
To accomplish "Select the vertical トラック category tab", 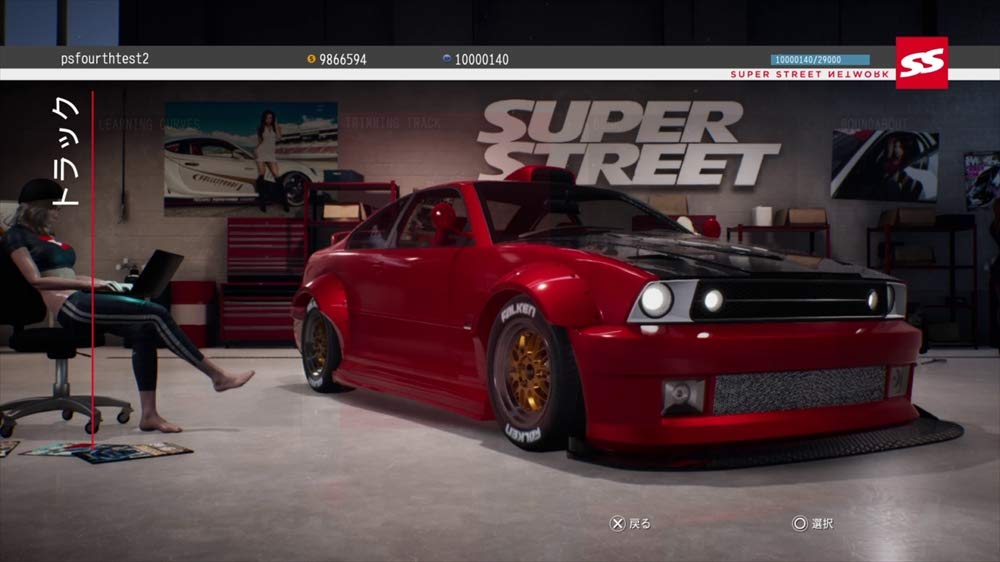I will click(x=65, y=150).
